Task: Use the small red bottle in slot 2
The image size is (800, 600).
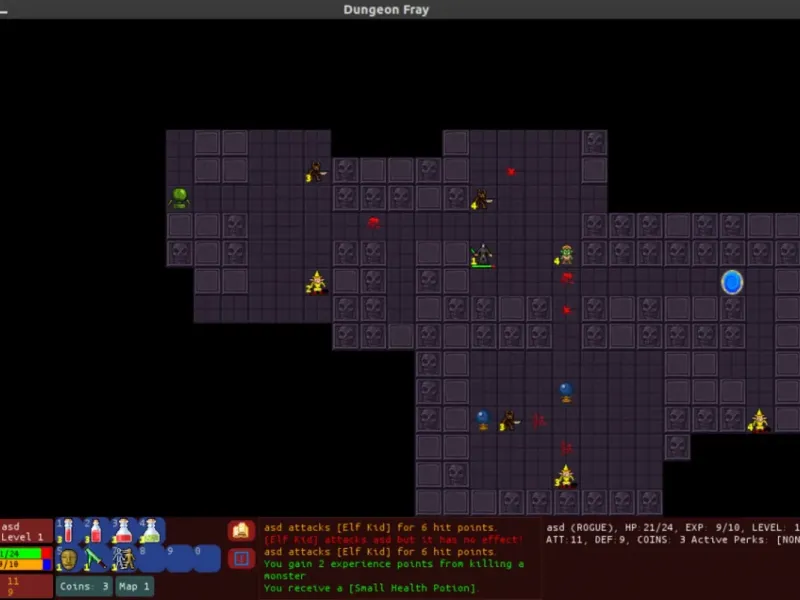Action: (96, 530)
